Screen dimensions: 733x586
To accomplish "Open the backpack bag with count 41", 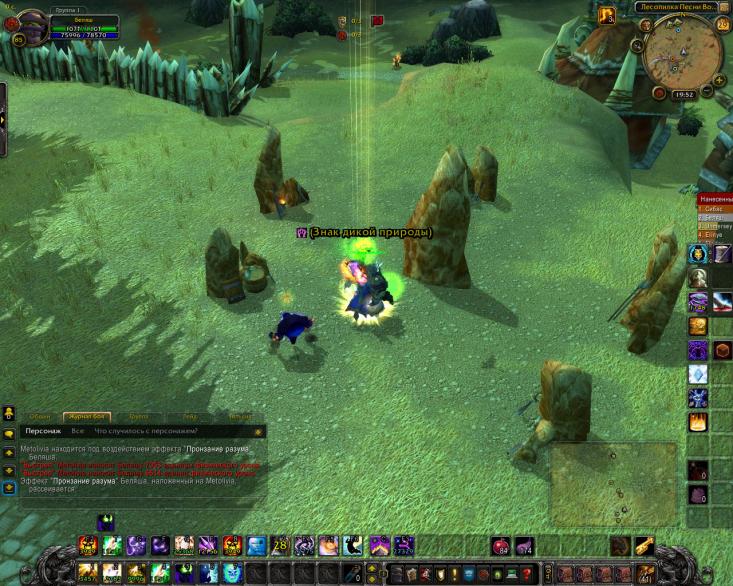I will tap(645, 573).
